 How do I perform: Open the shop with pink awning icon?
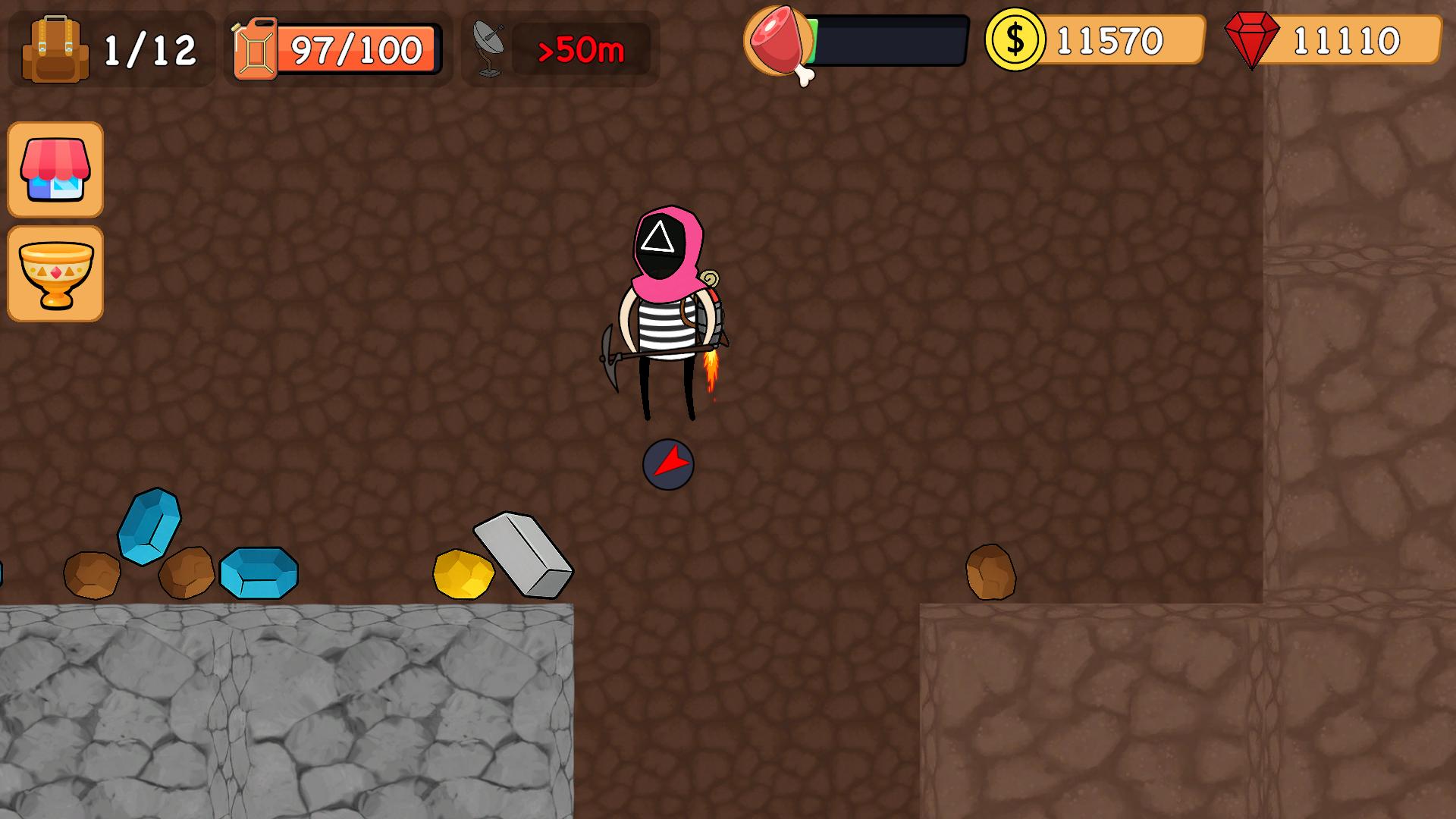(x=55, y=170)
